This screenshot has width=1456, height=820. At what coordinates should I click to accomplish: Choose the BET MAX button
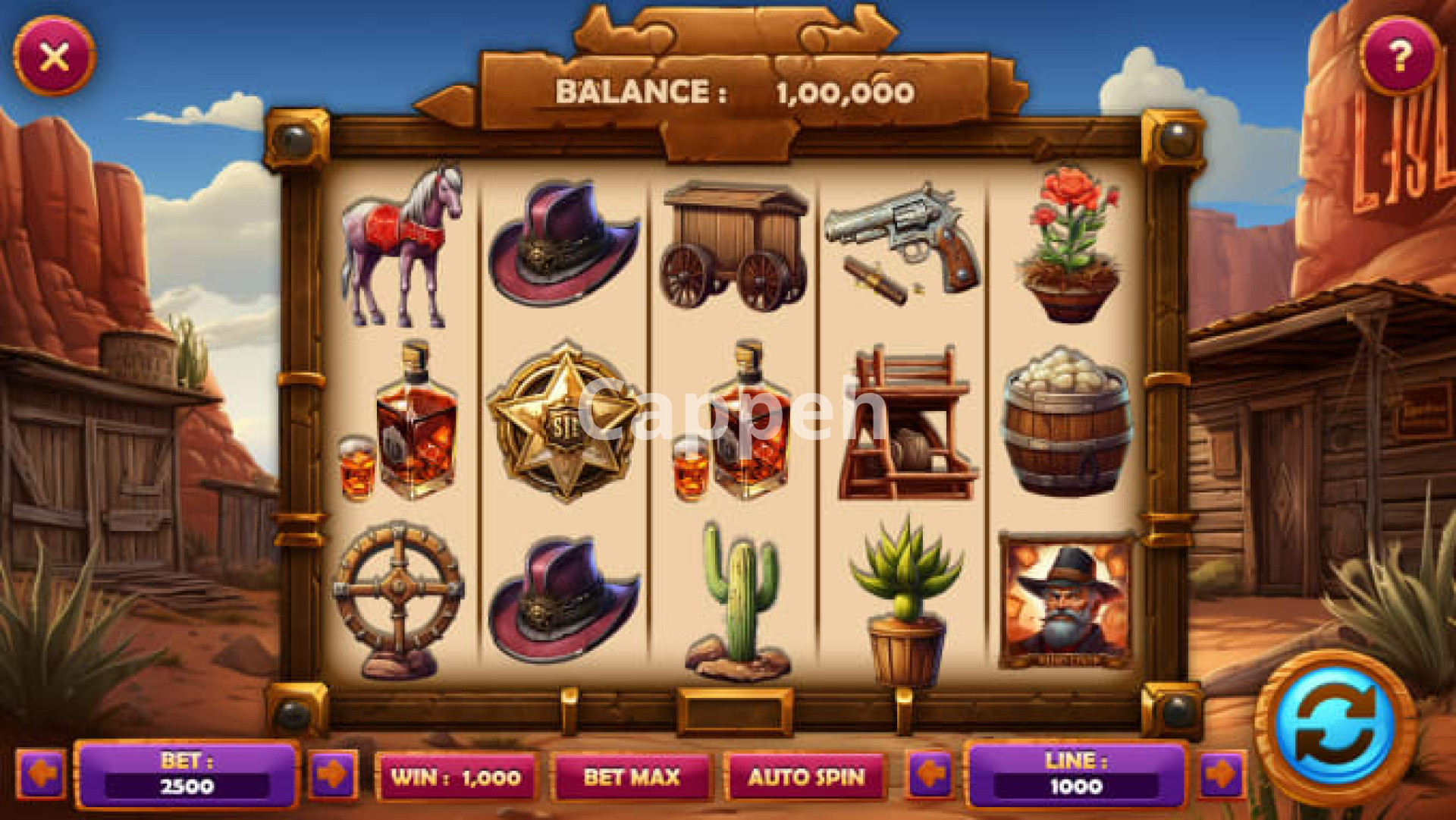(x=632, y=777)
